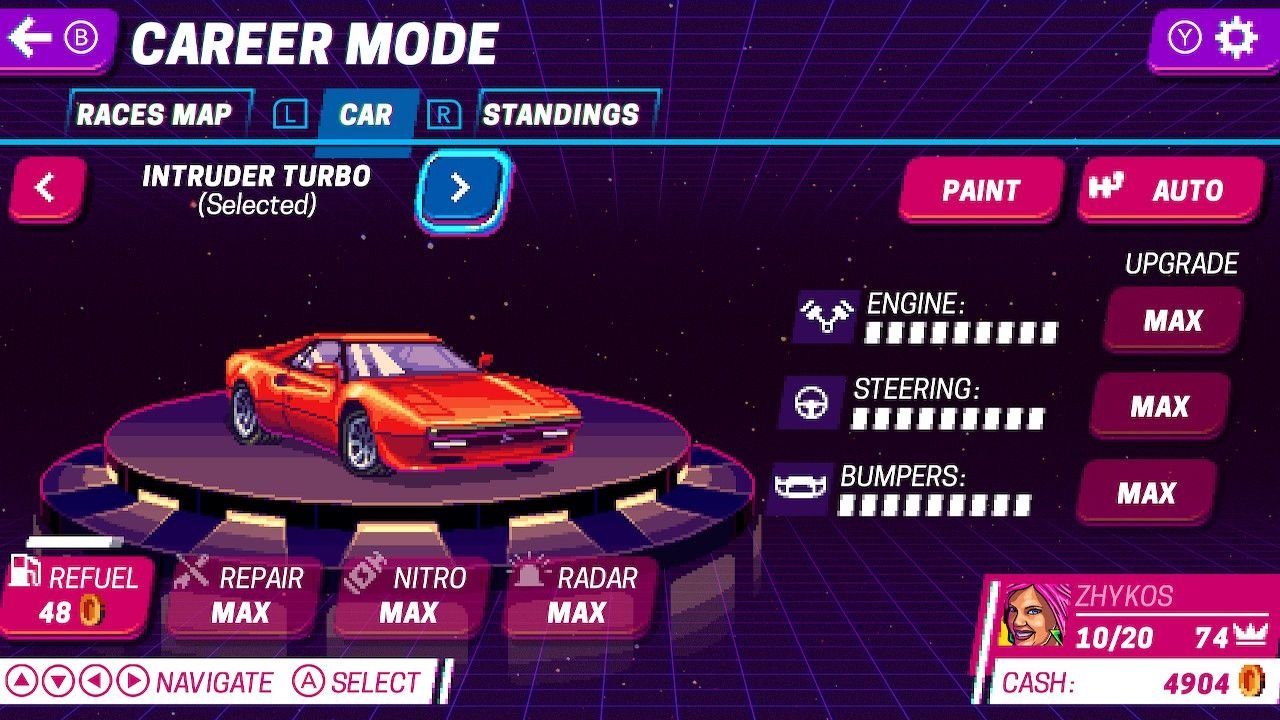Select the Radar button

(578, 596)
